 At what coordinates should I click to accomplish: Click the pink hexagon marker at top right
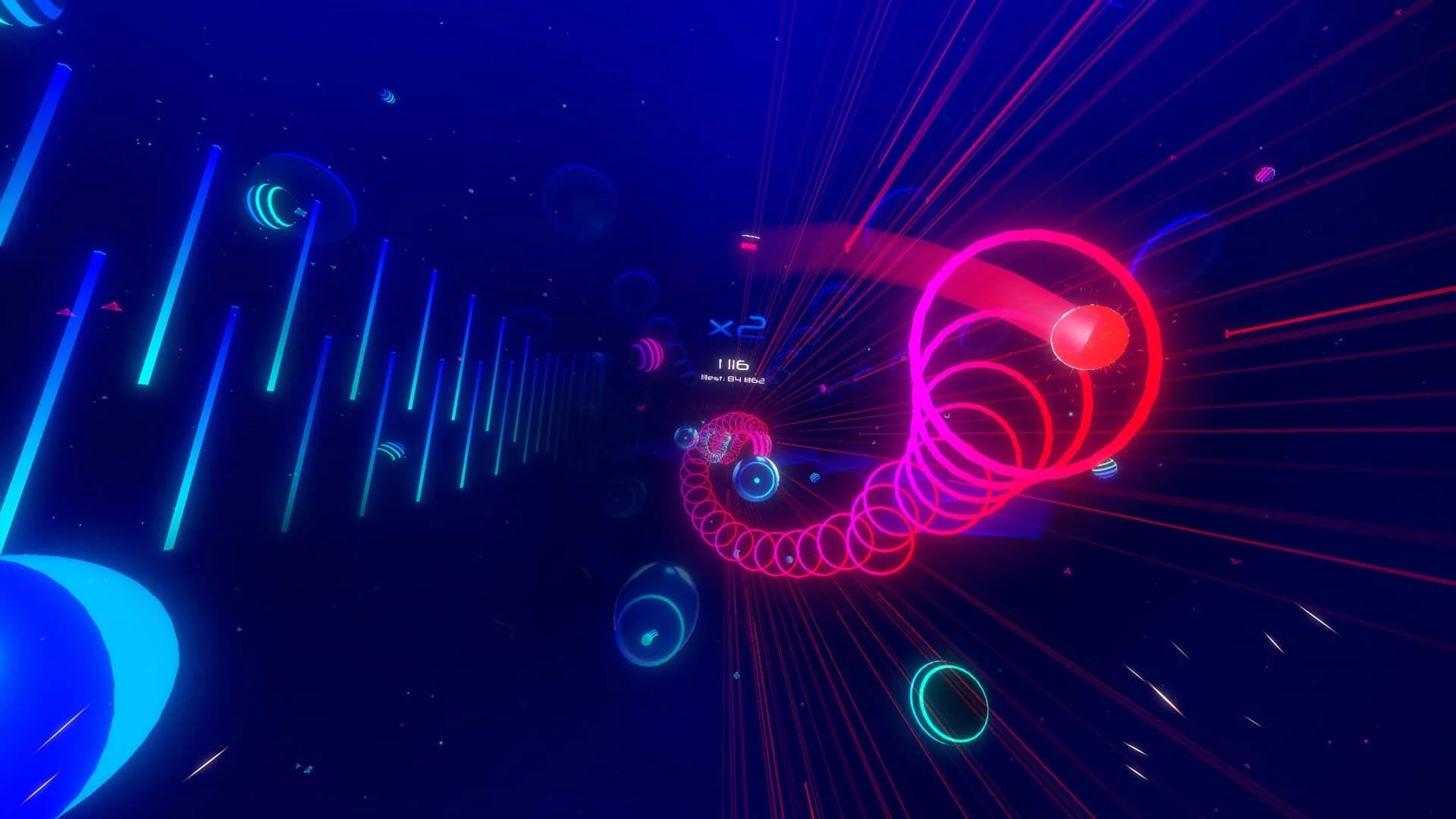[x=1263, y=173]
